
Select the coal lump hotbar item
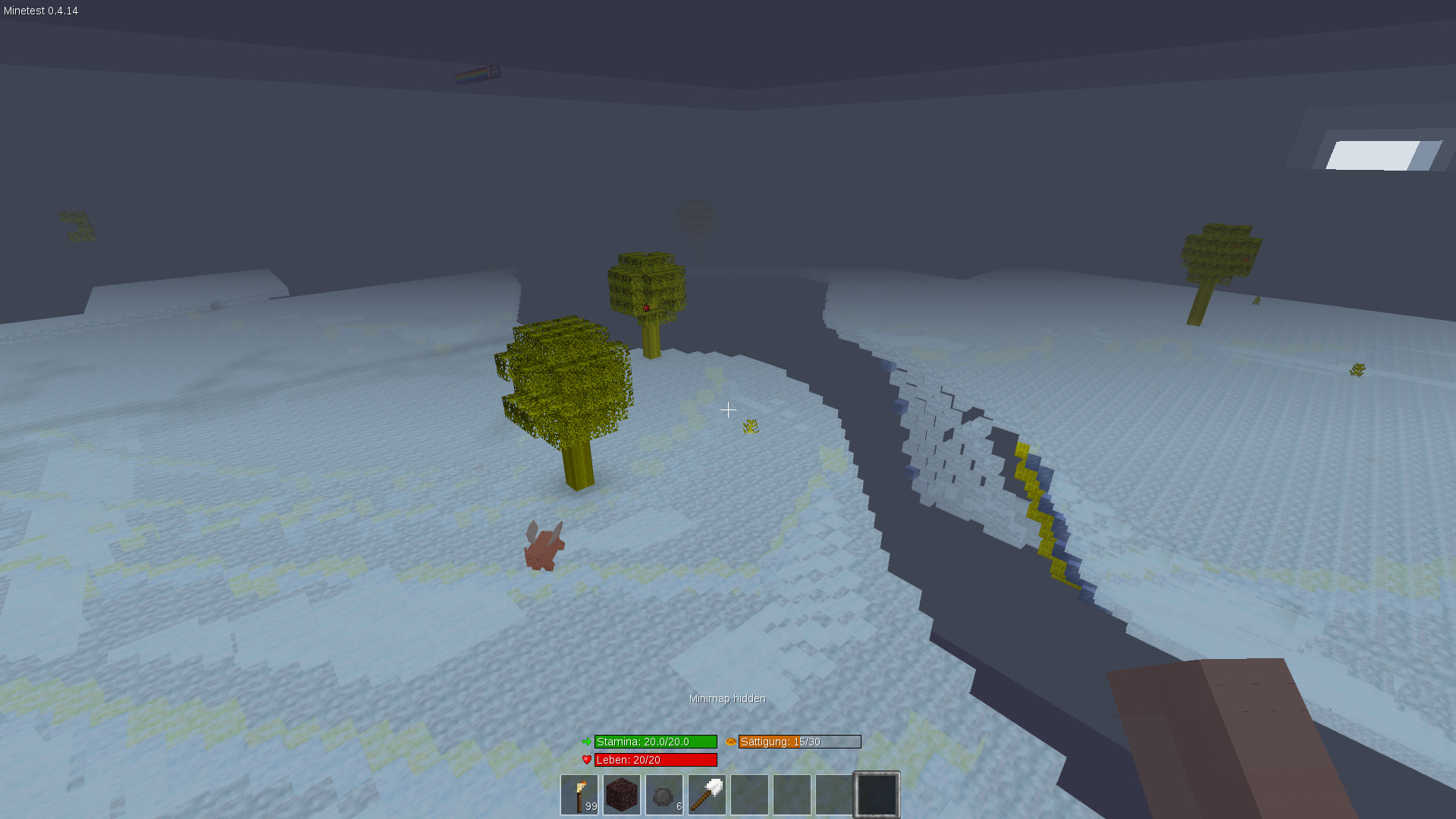click(664, 794)
